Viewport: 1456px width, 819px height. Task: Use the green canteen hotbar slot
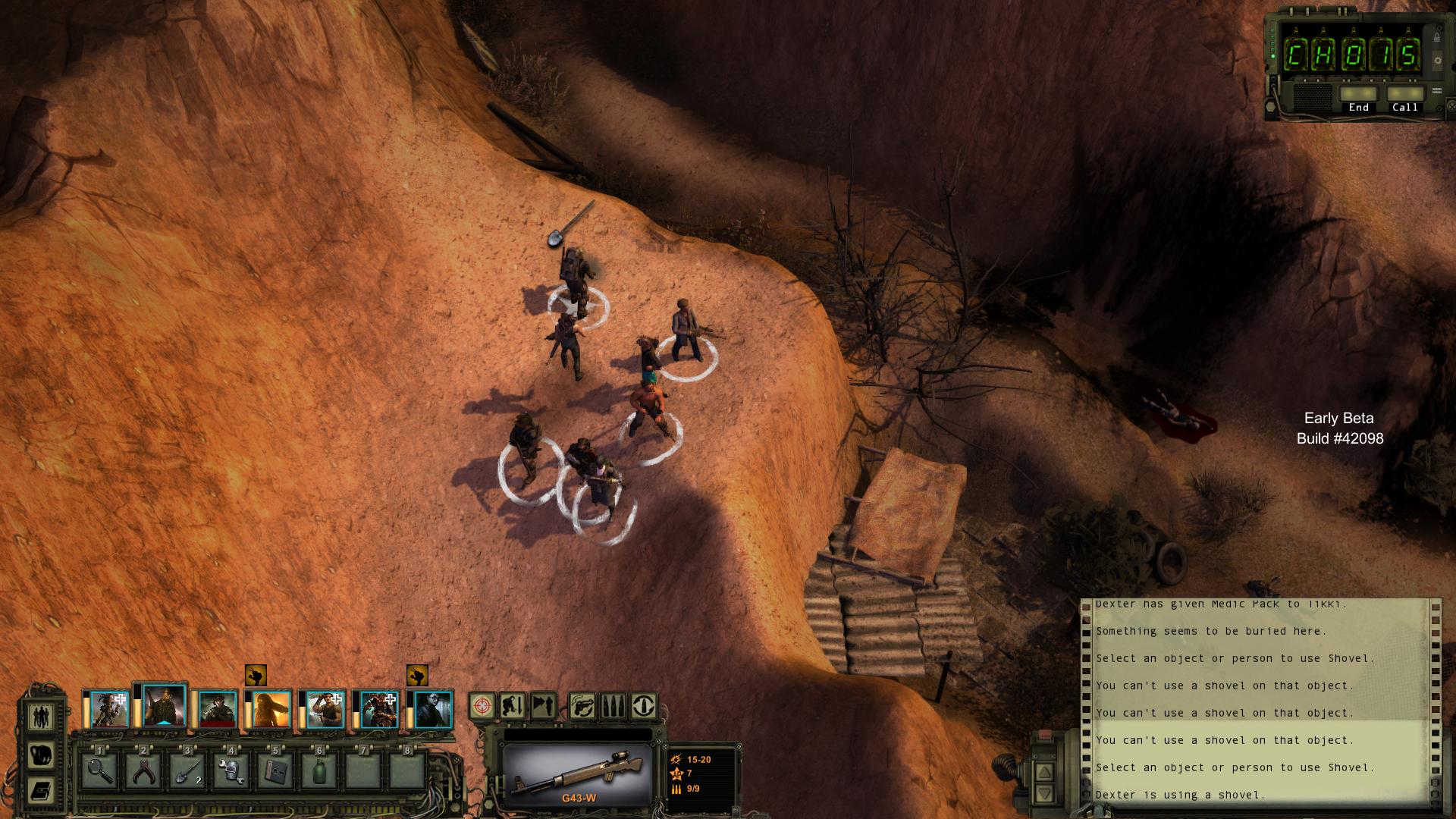pos(319,770)
